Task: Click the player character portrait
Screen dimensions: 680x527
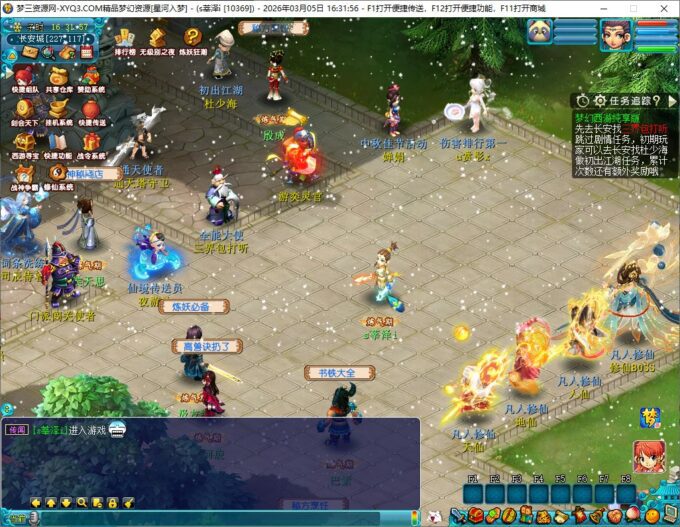Action: point(614,33)
